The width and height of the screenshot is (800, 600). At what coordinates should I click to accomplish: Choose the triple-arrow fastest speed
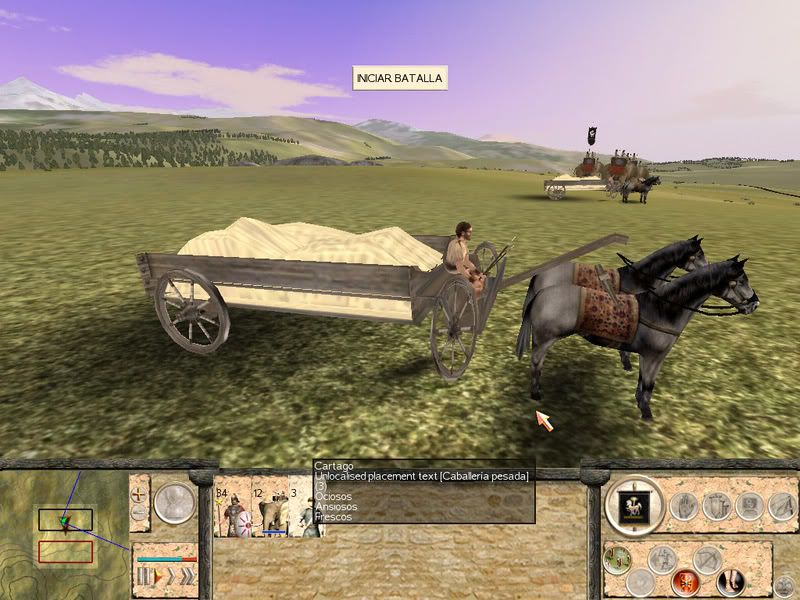pos(186,575)
